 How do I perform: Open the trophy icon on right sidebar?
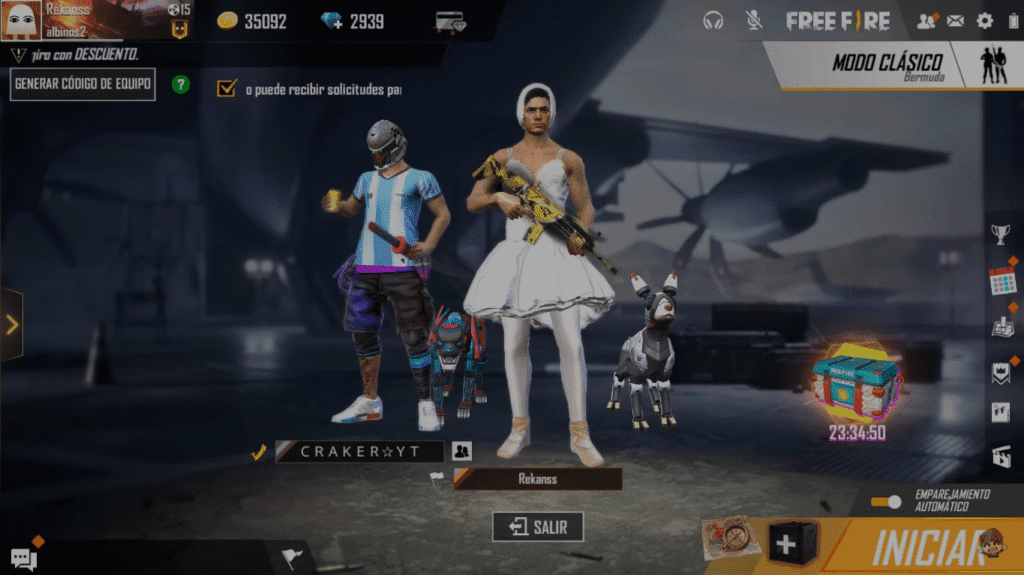[1000, 235]
